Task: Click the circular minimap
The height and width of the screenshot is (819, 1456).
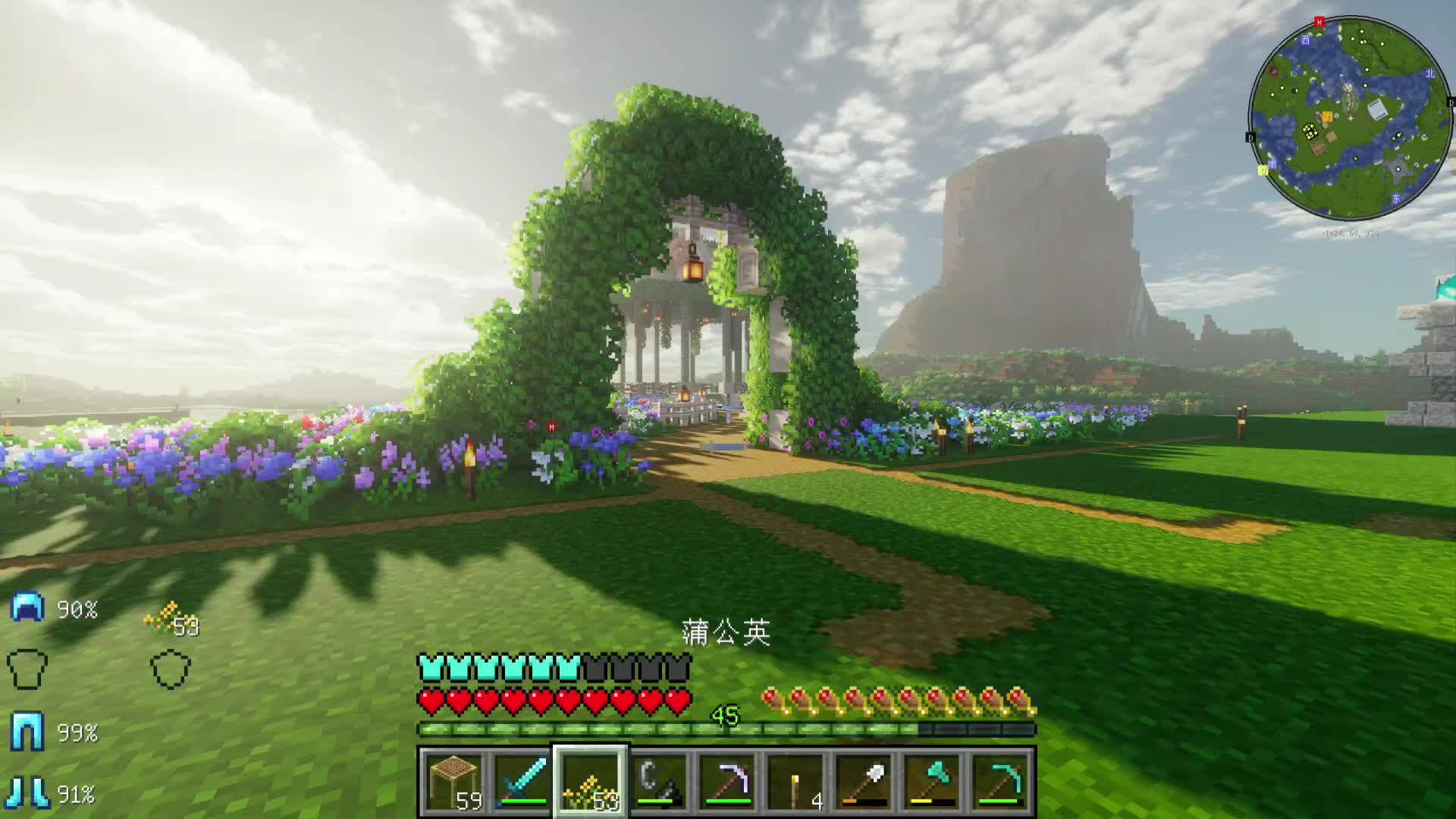Action: coord(1350,119)
